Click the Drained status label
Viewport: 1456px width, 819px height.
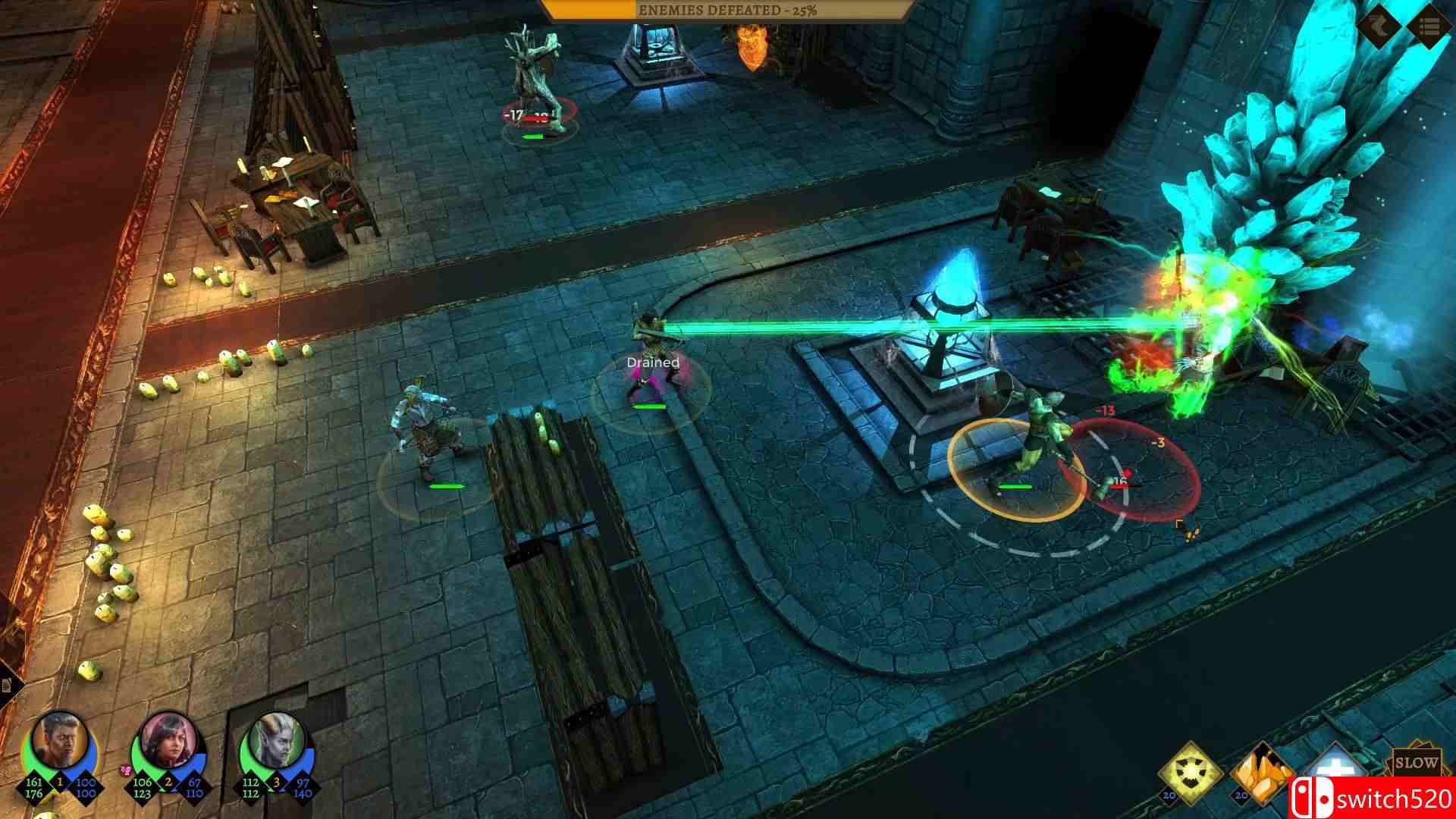click(652, 362)
